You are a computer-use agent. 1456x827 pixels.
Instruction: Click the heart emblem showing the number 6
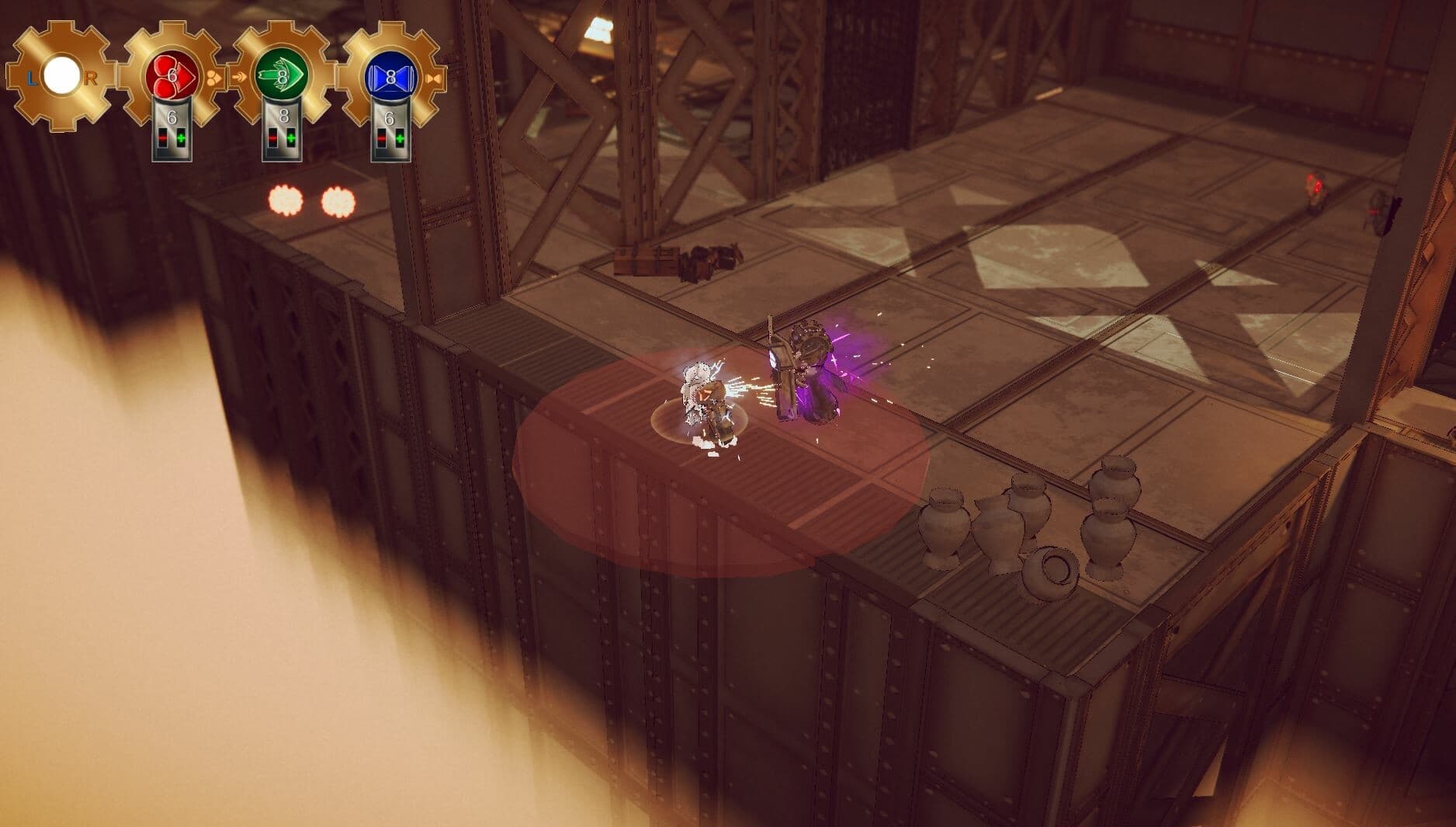172,76
